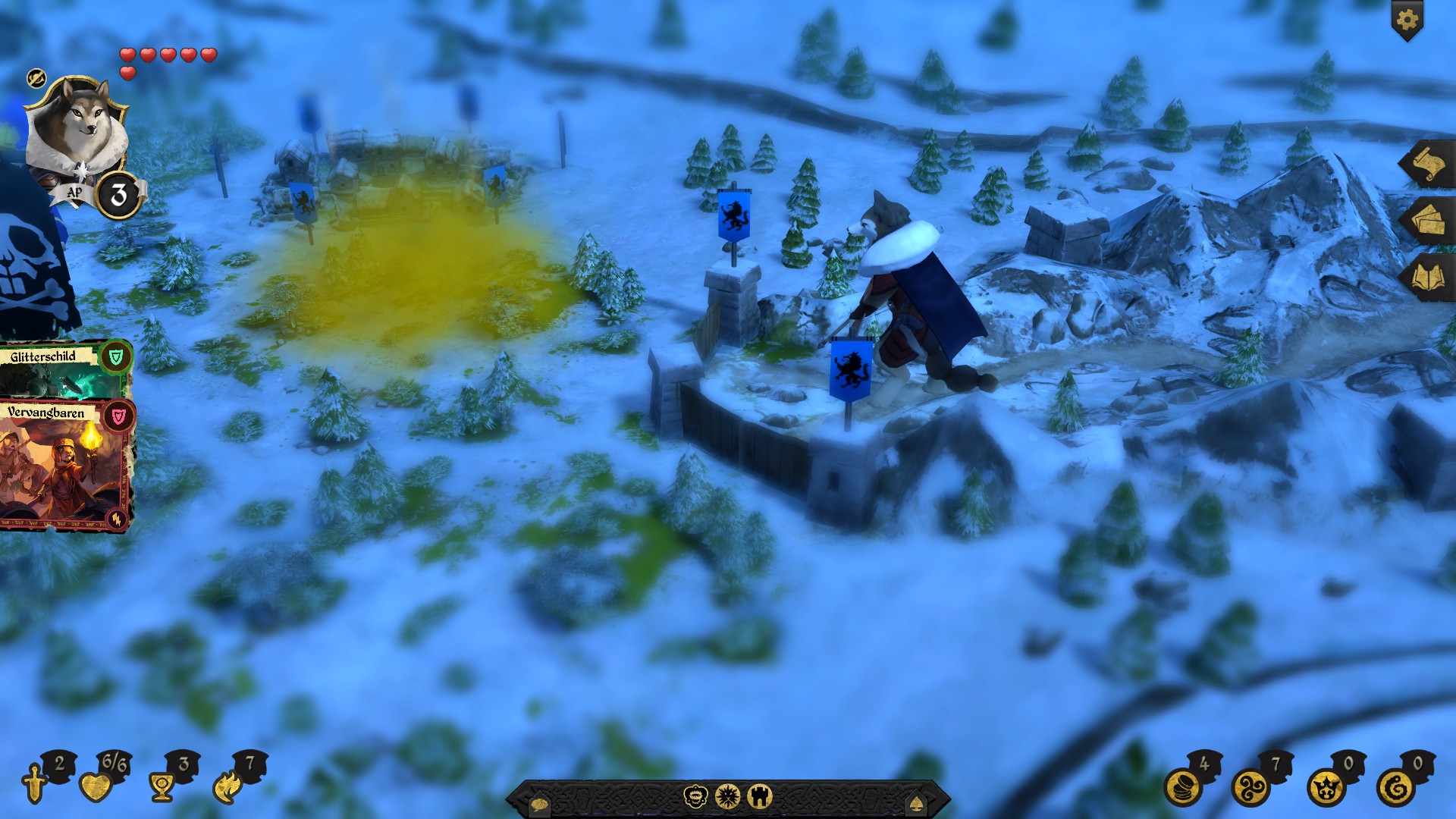Click the spade icon on the bottom bar
Viewport: 1456px width, 819px height.
(x=915, y=802)
